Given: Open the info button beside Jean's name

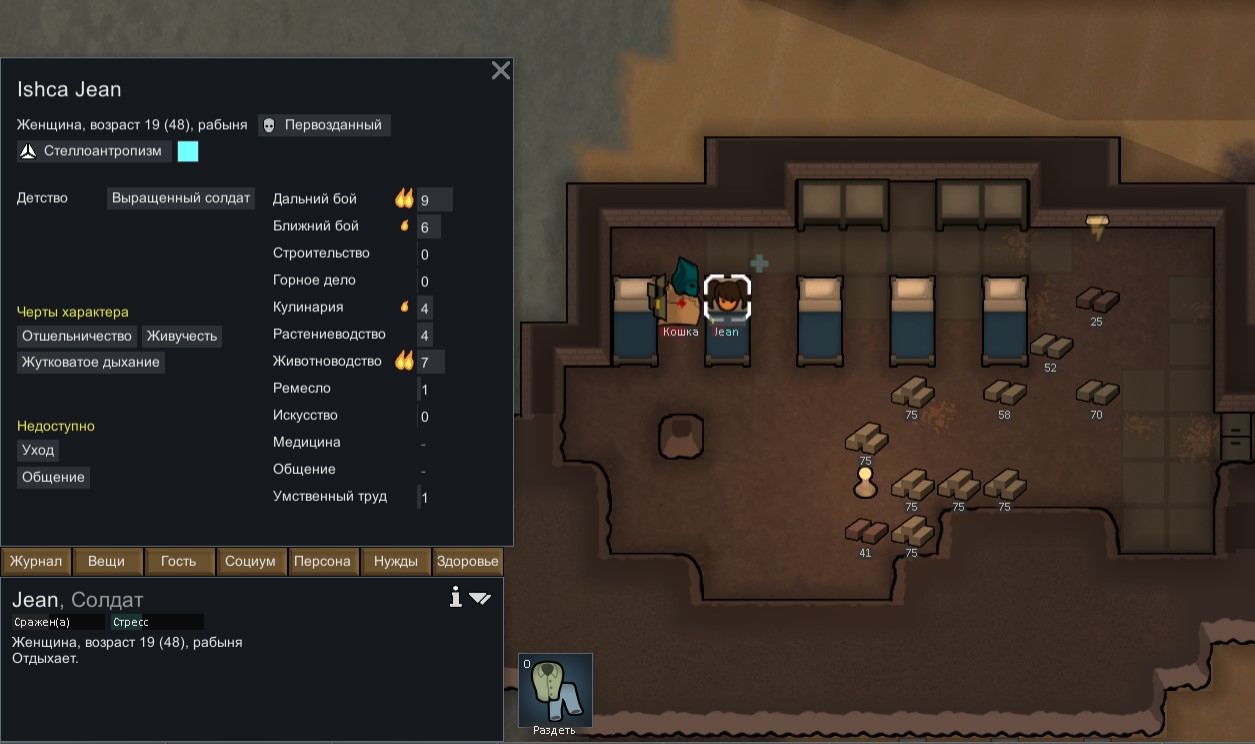Looking at the screenshot, I should click(x=456, y=598).
